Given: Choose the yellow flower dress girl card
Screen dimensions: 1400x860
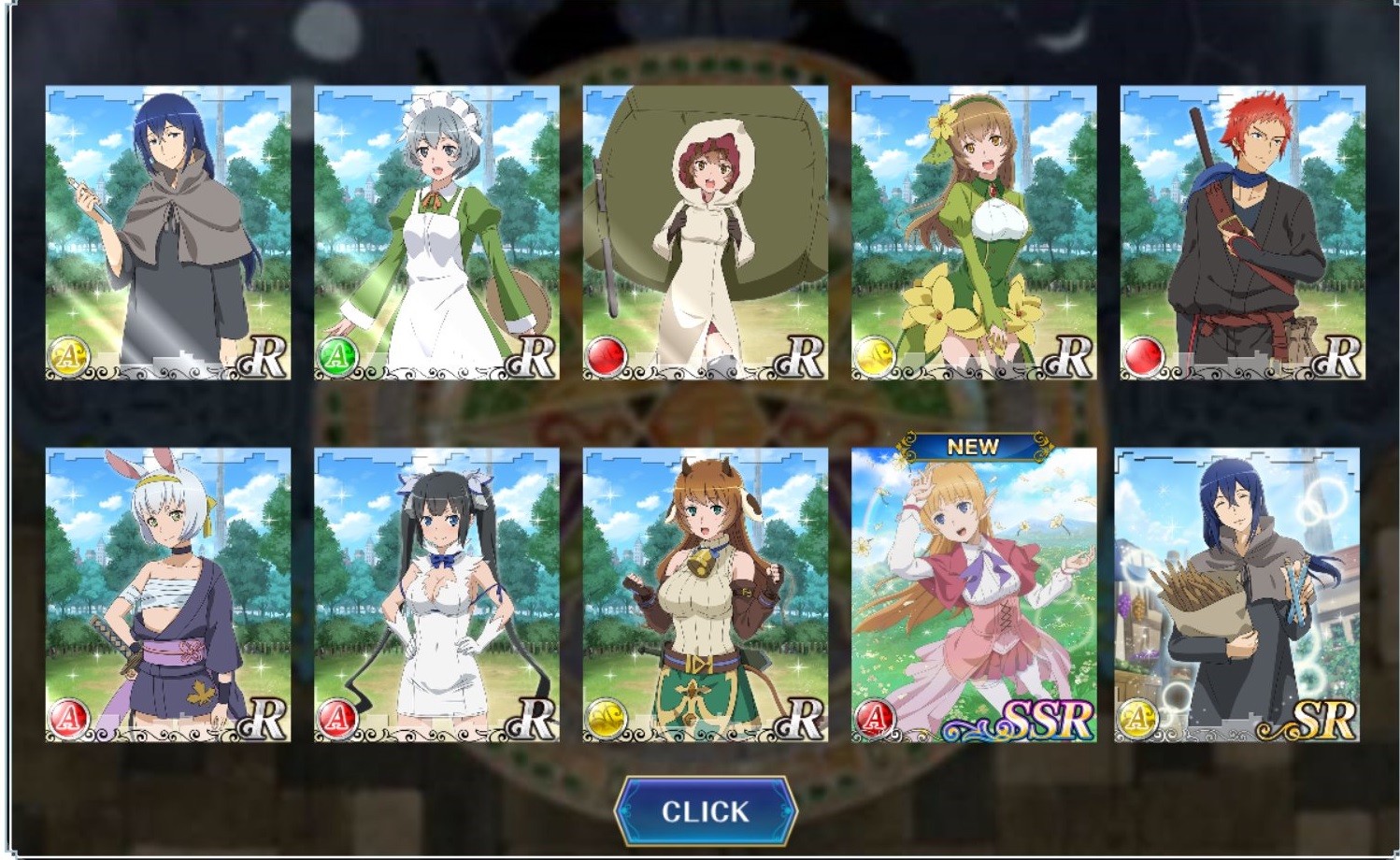Looking at the screenshot, I should 973,233.
